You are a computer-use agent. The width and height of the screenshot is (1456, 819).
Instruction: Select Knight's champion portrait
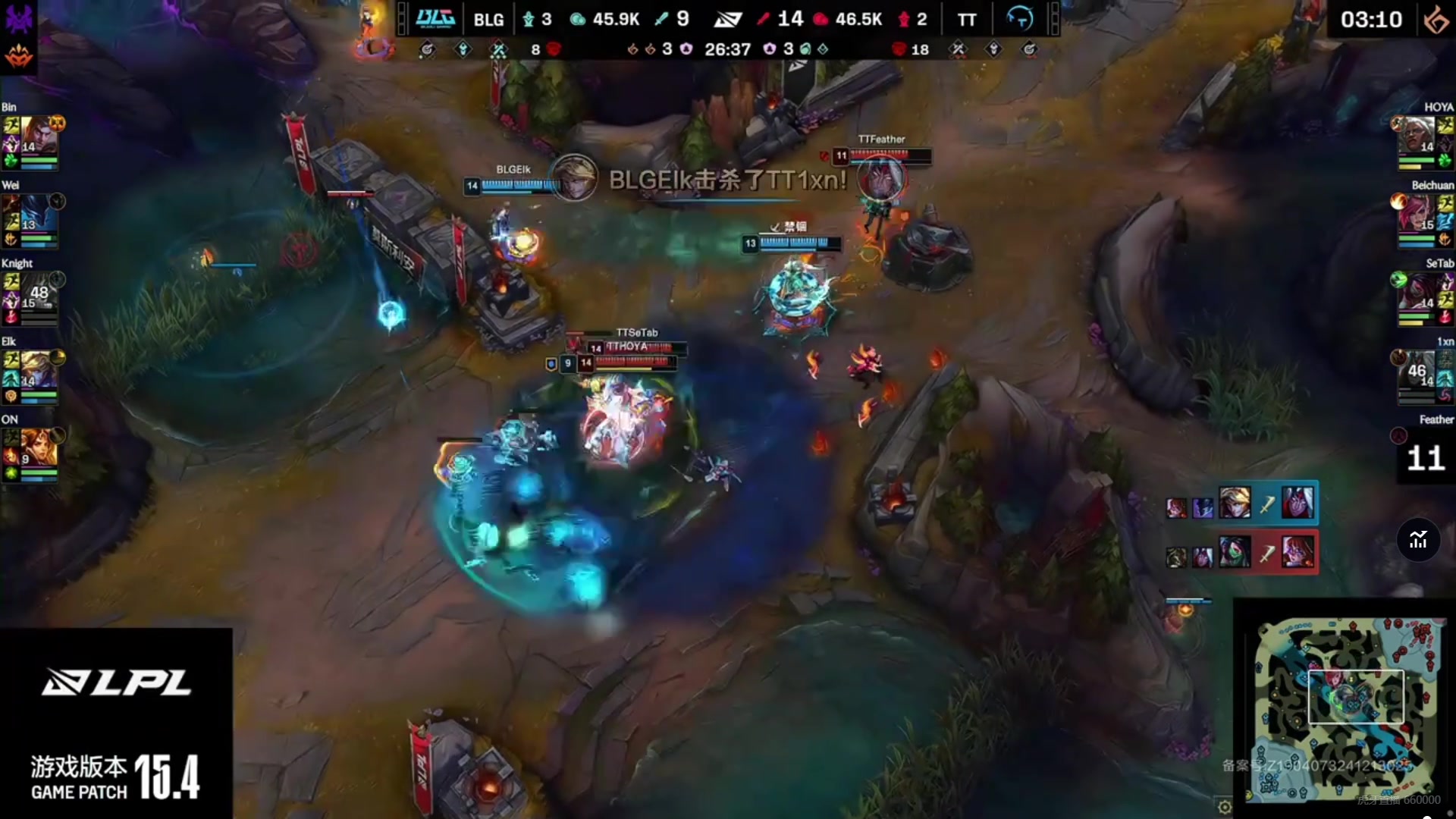[36, 291]
